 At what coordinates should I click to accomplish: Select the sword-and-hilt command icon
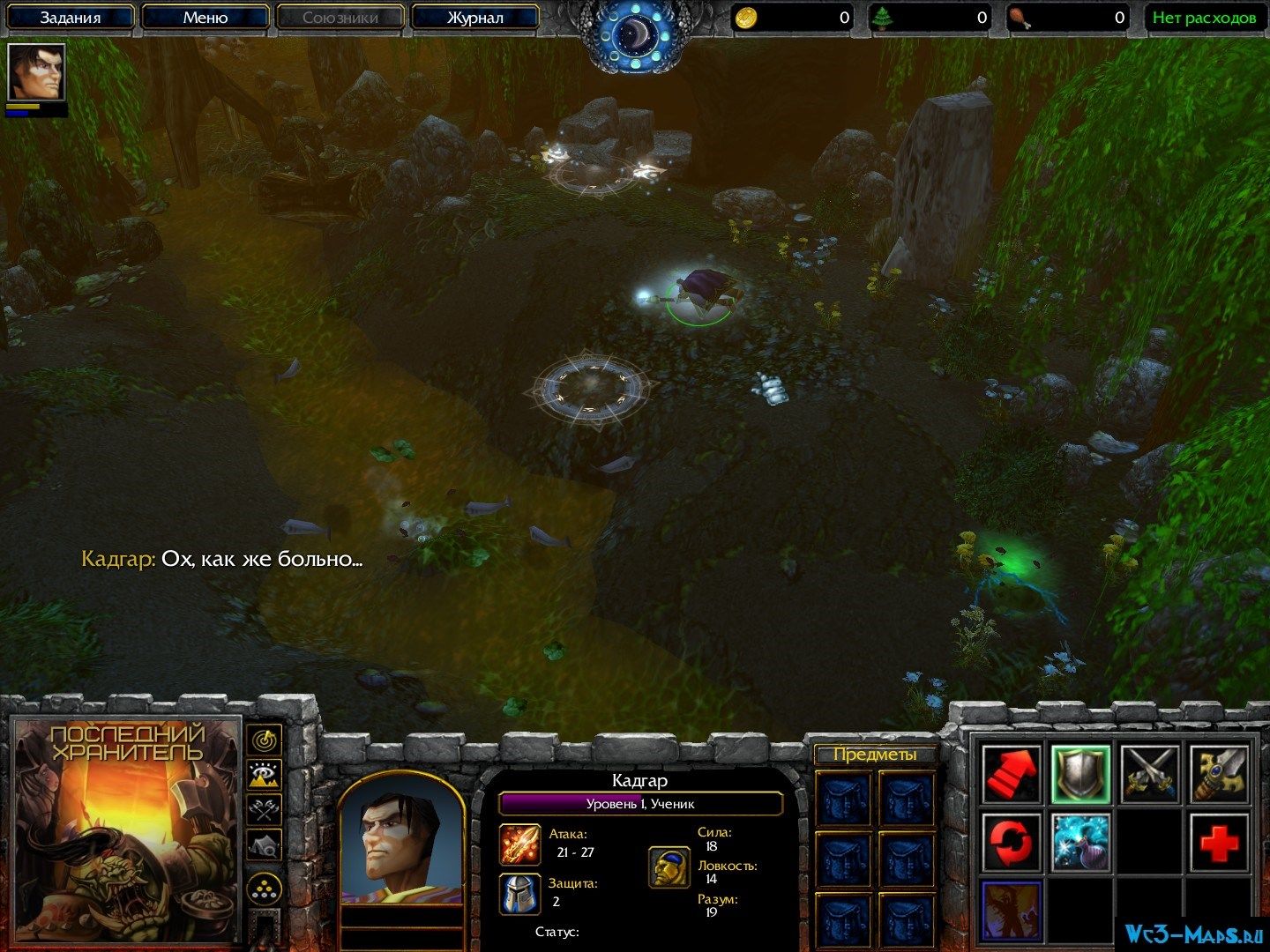pyautogui.click(x=1220, y=774)
